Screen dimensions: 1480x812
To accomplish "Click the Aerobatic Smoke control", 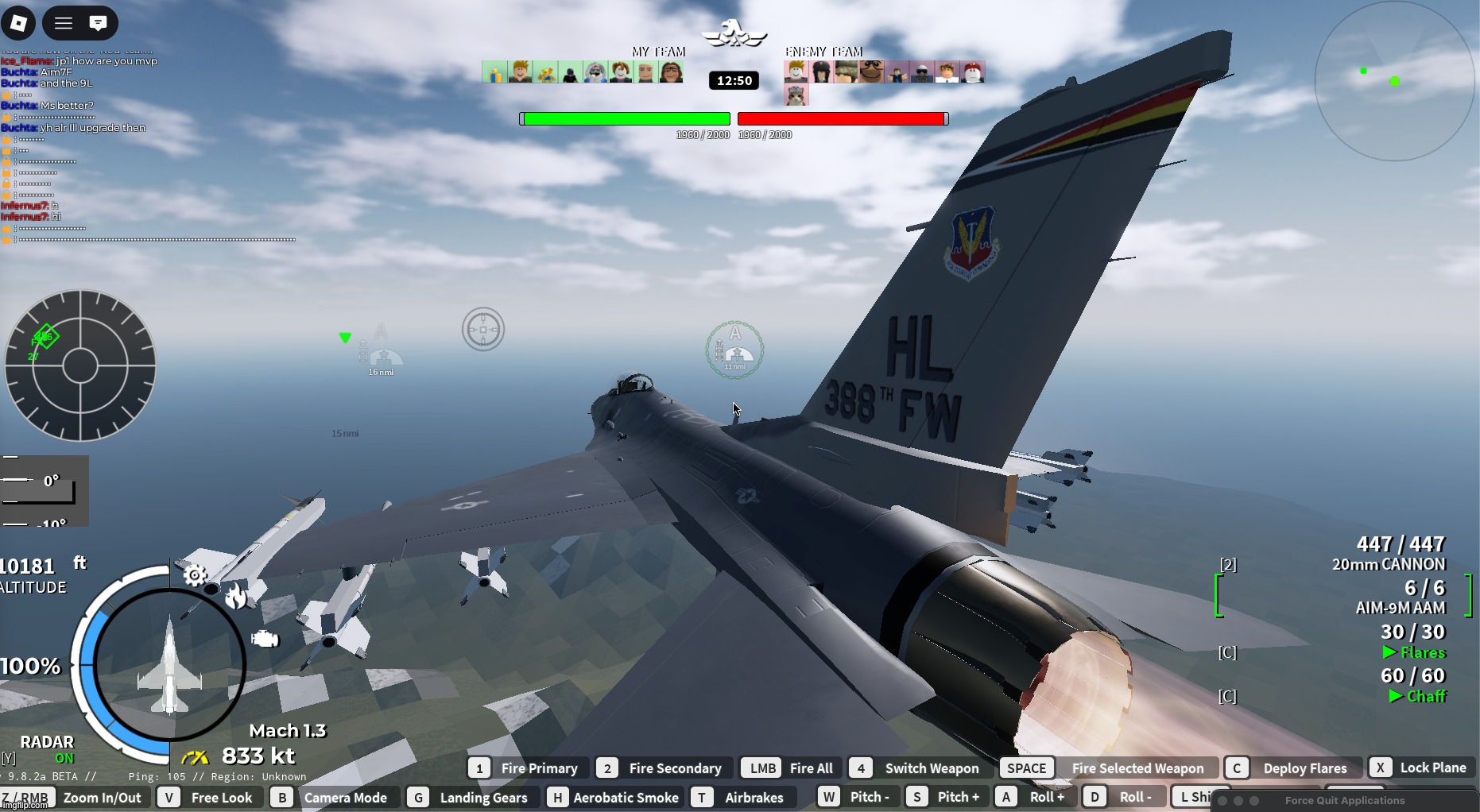I will [614, 797].
